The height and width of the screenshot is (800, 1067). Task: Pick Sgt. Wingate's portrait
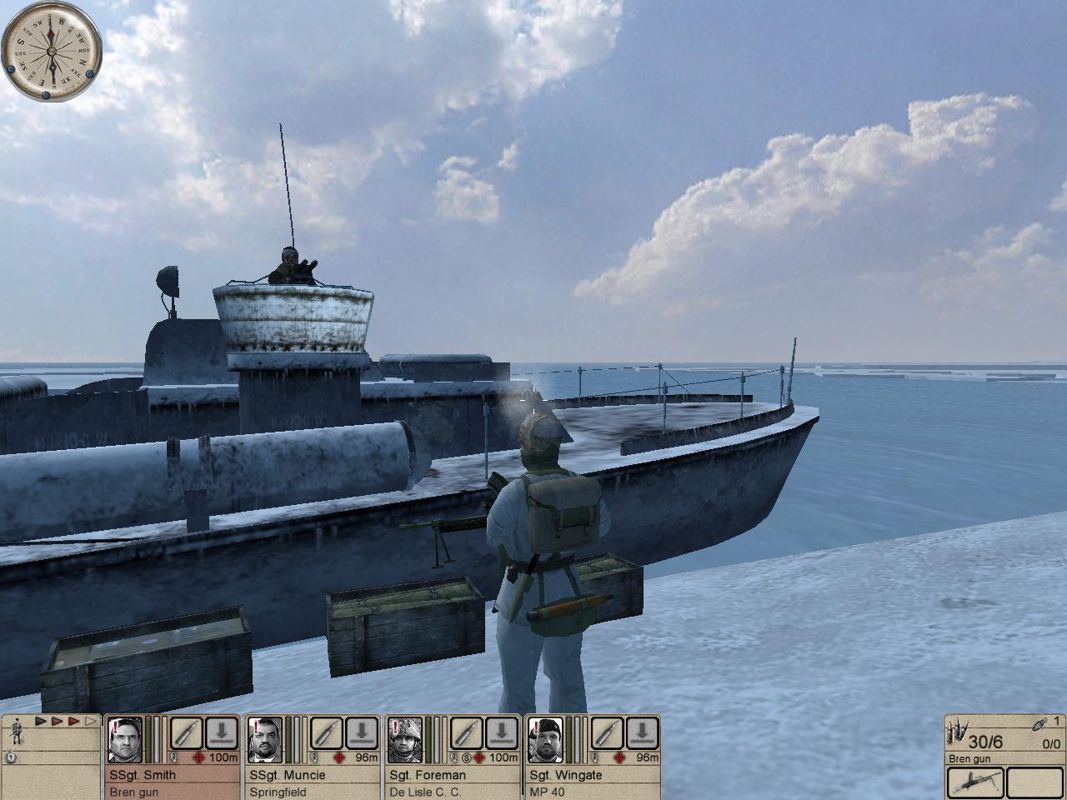click(x=544, y=740)
